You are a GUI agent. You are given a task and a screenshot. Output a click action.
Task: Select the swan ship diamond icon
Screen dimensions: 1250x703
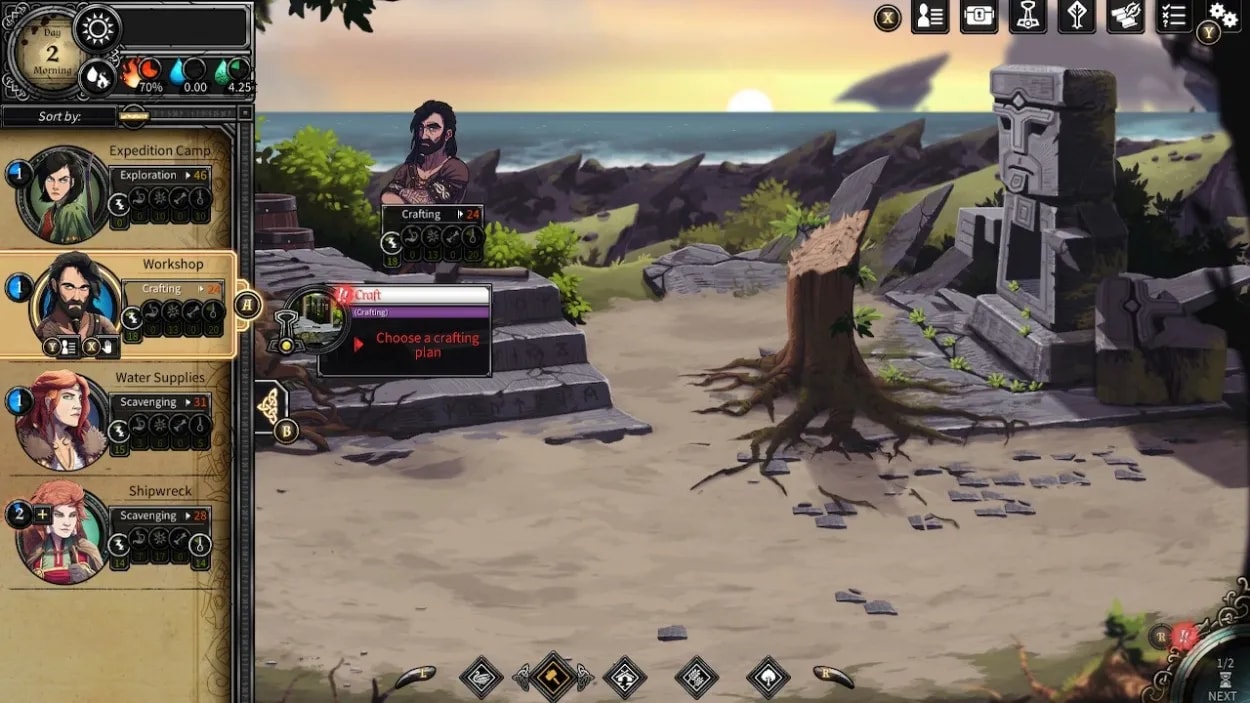click(481, 677)
